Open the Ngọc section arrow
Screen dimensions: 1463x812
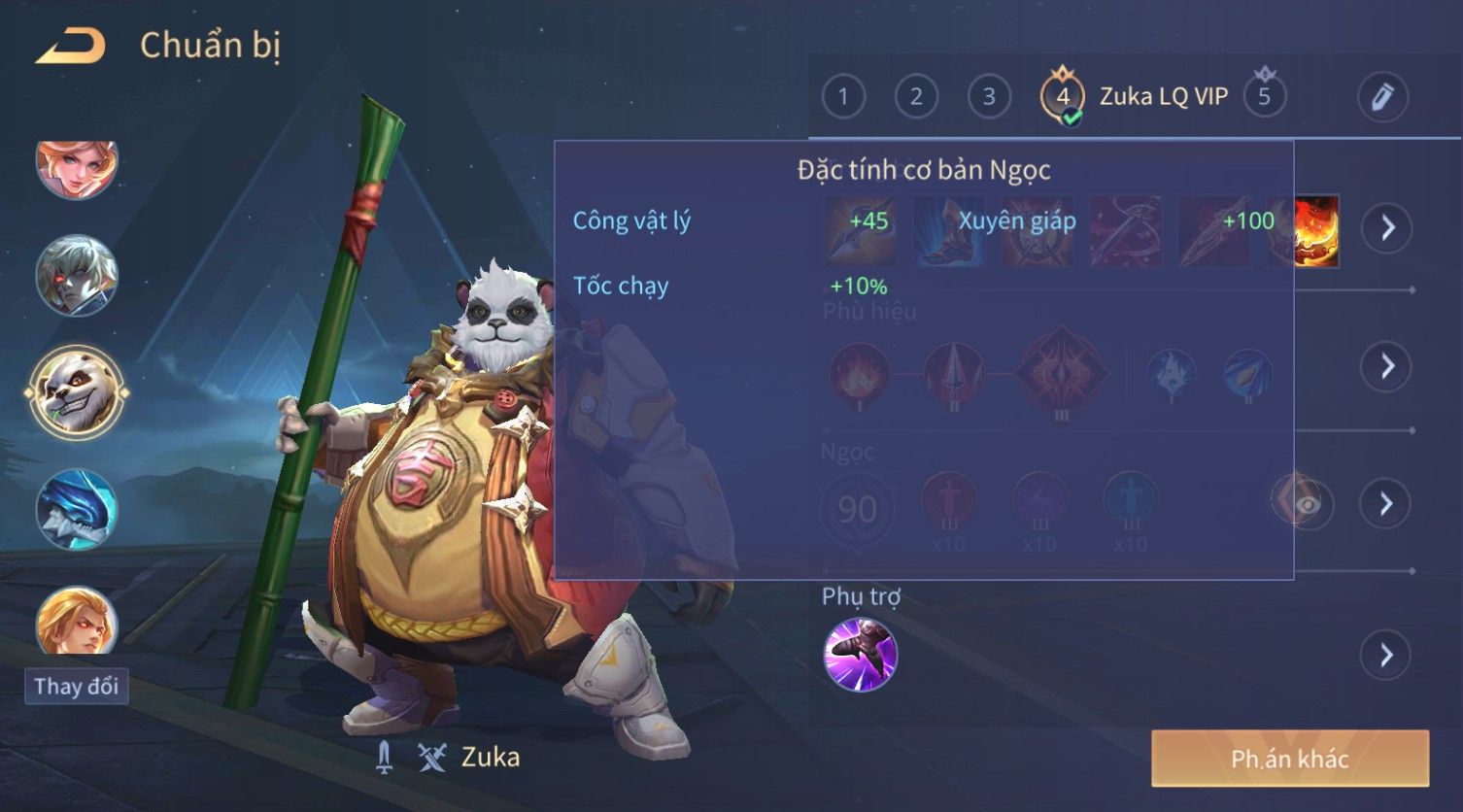(1386, 503)
